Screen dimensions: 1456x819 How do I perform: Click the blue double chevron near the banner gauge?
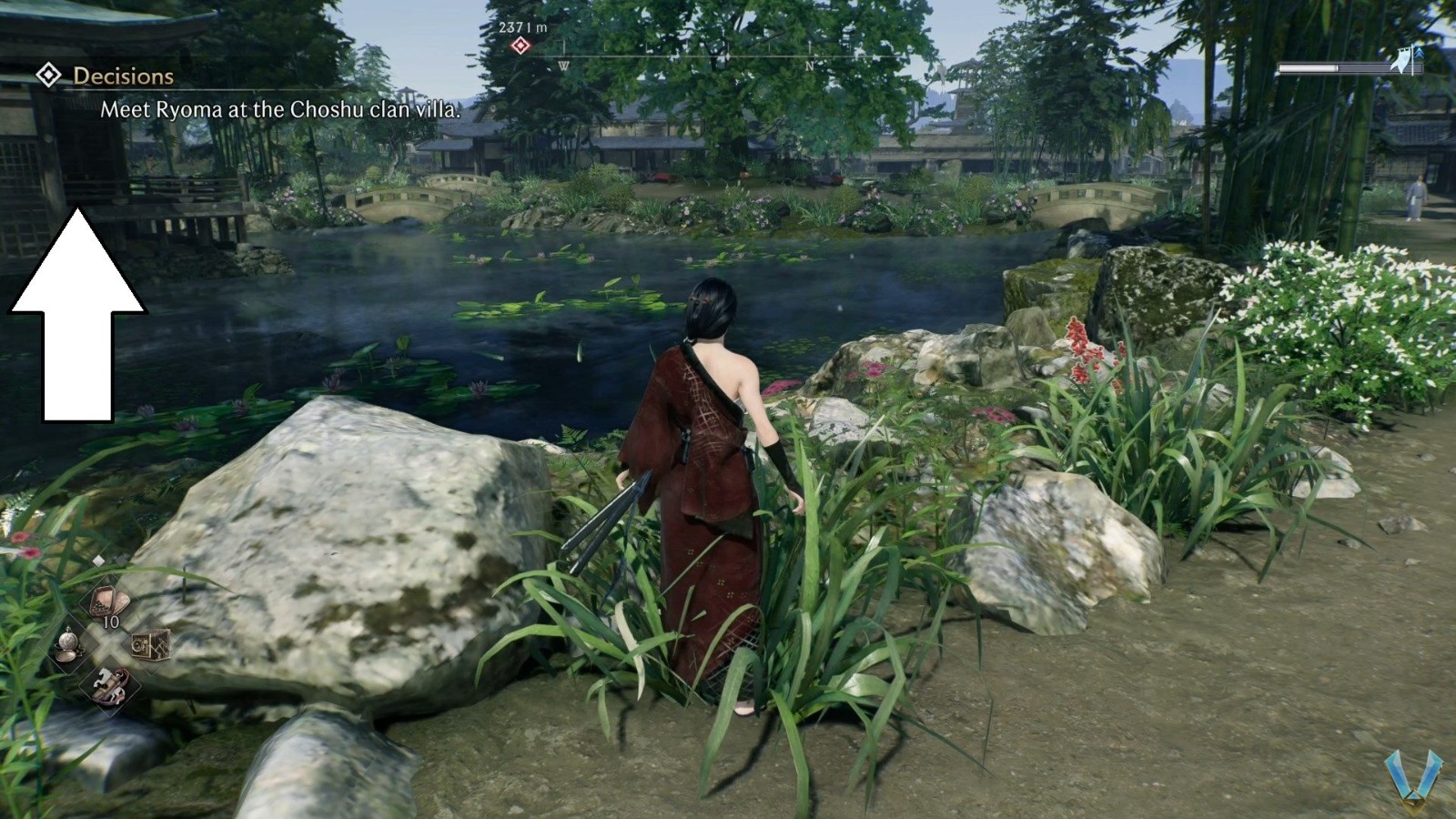pyautogui.click(x=1421, y=52)
